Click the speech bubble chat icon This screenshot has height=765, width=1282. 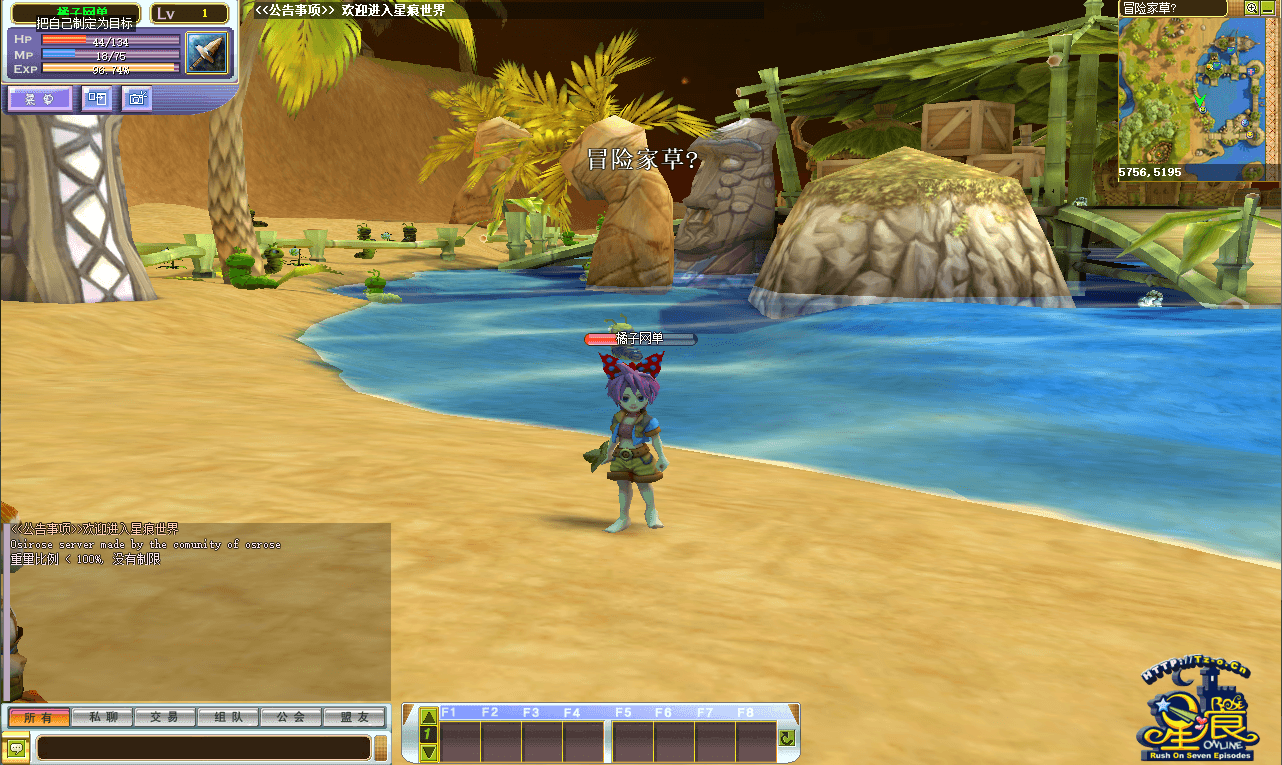click(x=16, y=747)
